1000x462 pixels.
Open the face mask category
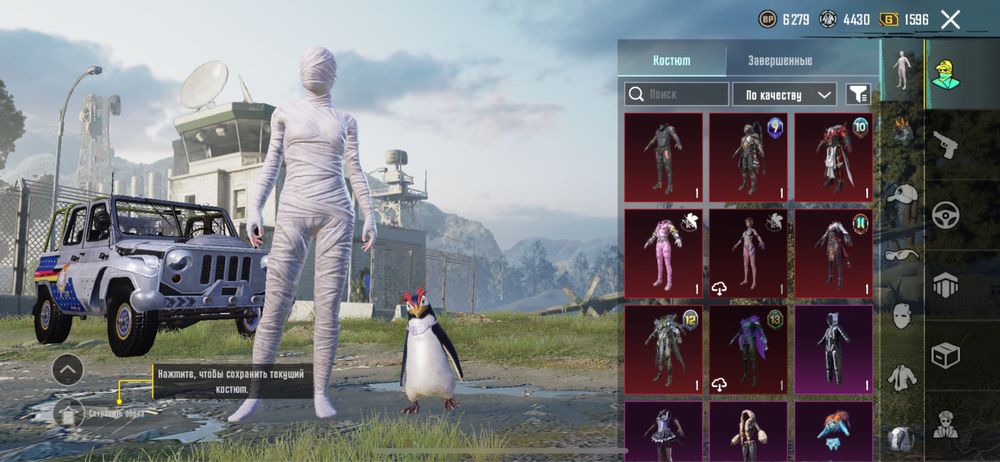click(902, 316)
